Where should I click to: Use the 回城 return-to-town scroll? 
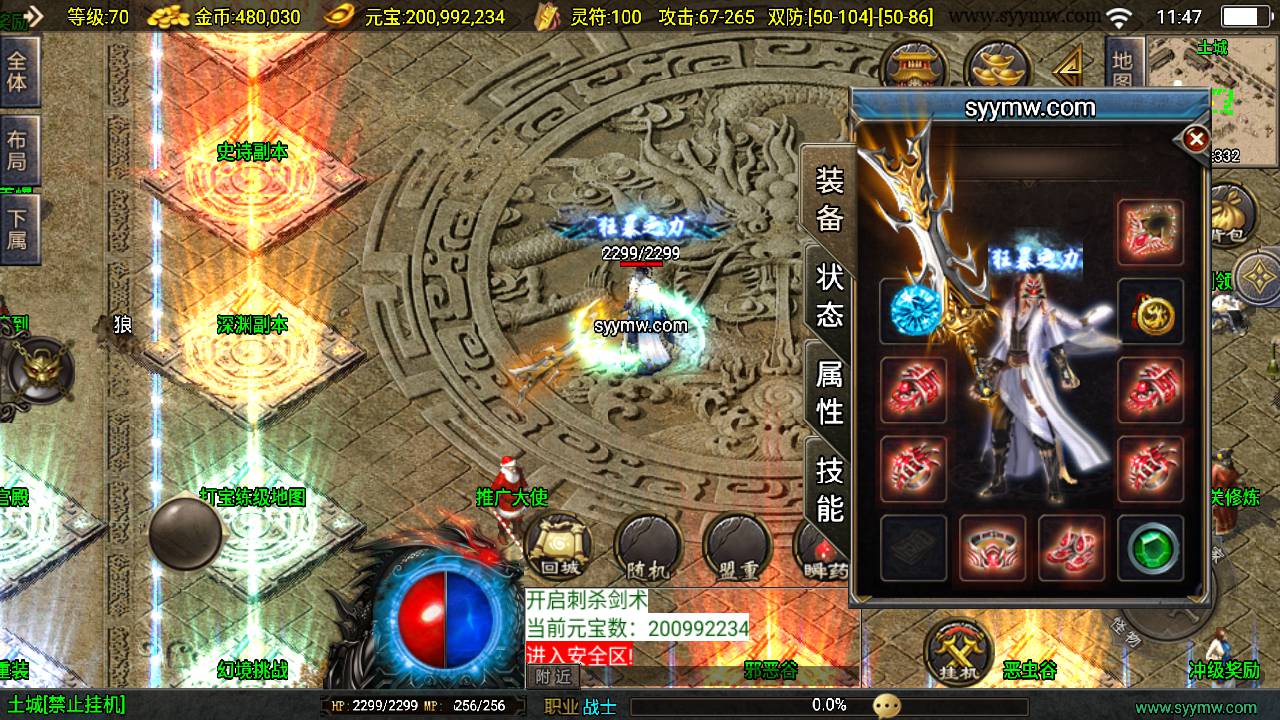[x=559, y=547]
